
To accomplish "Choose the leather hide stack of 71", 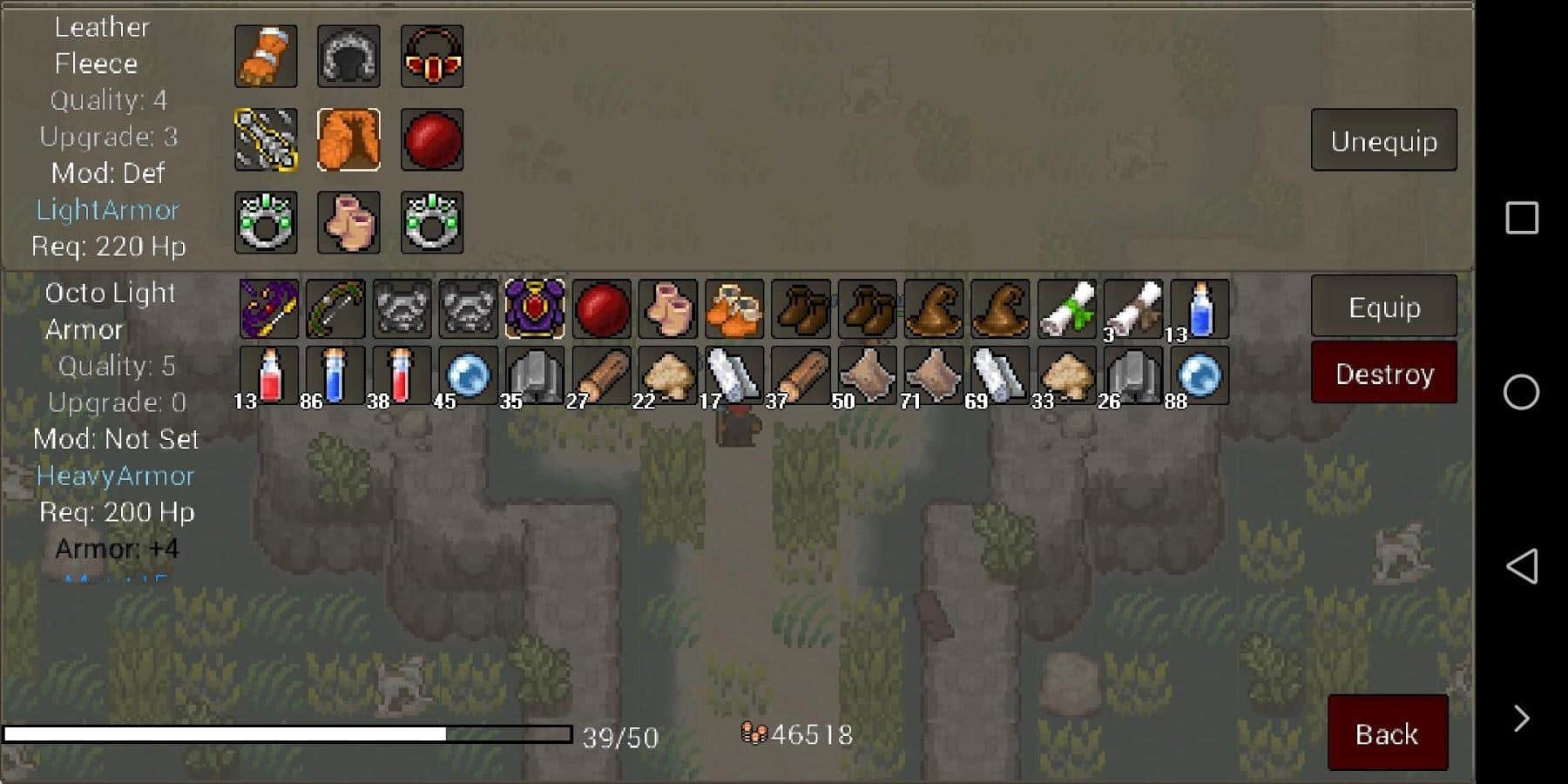I will (x=934, y=375).
